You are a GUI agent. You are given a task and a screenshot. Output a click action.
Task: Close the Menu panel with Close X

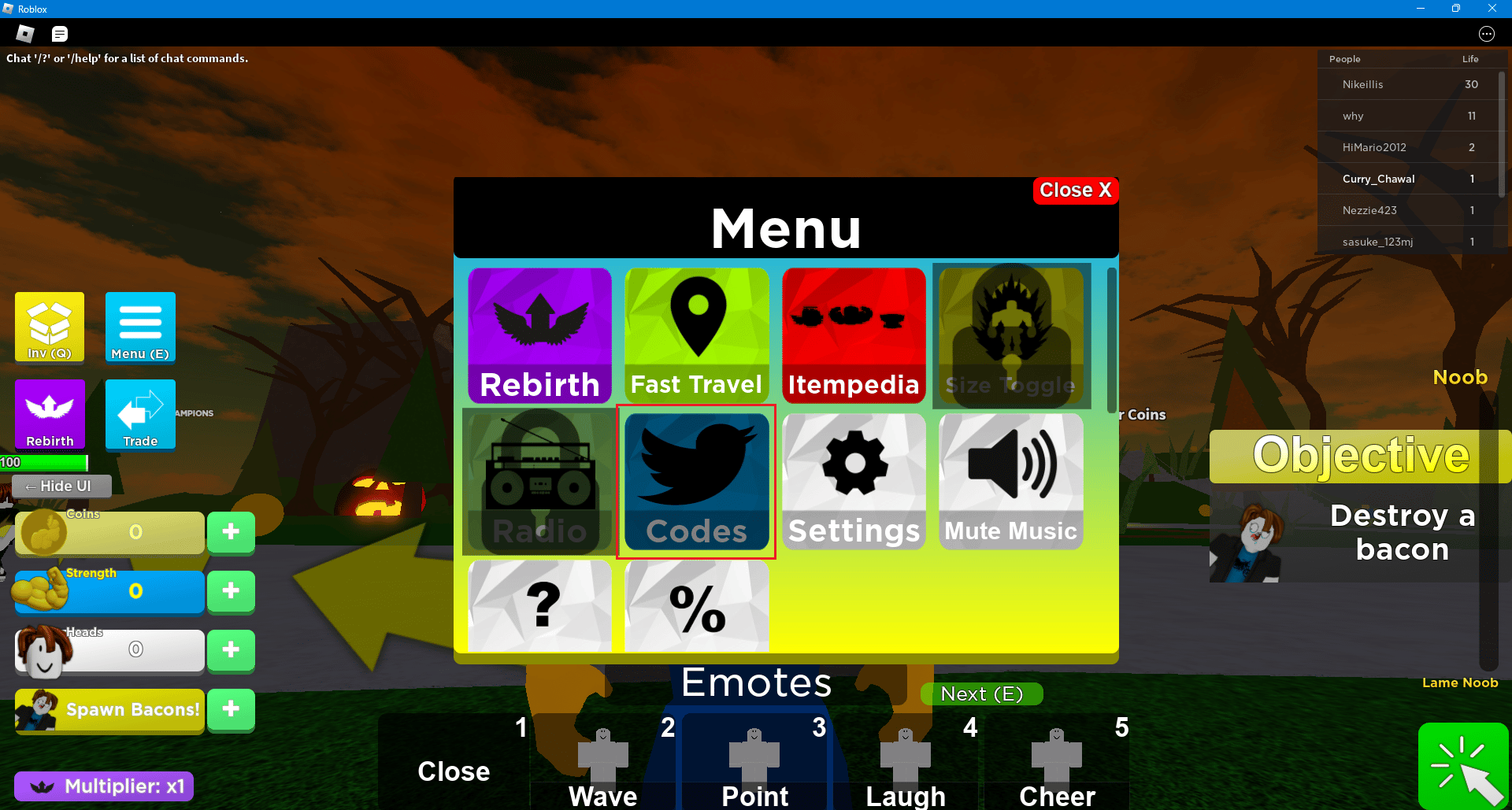coord(1075,190)
